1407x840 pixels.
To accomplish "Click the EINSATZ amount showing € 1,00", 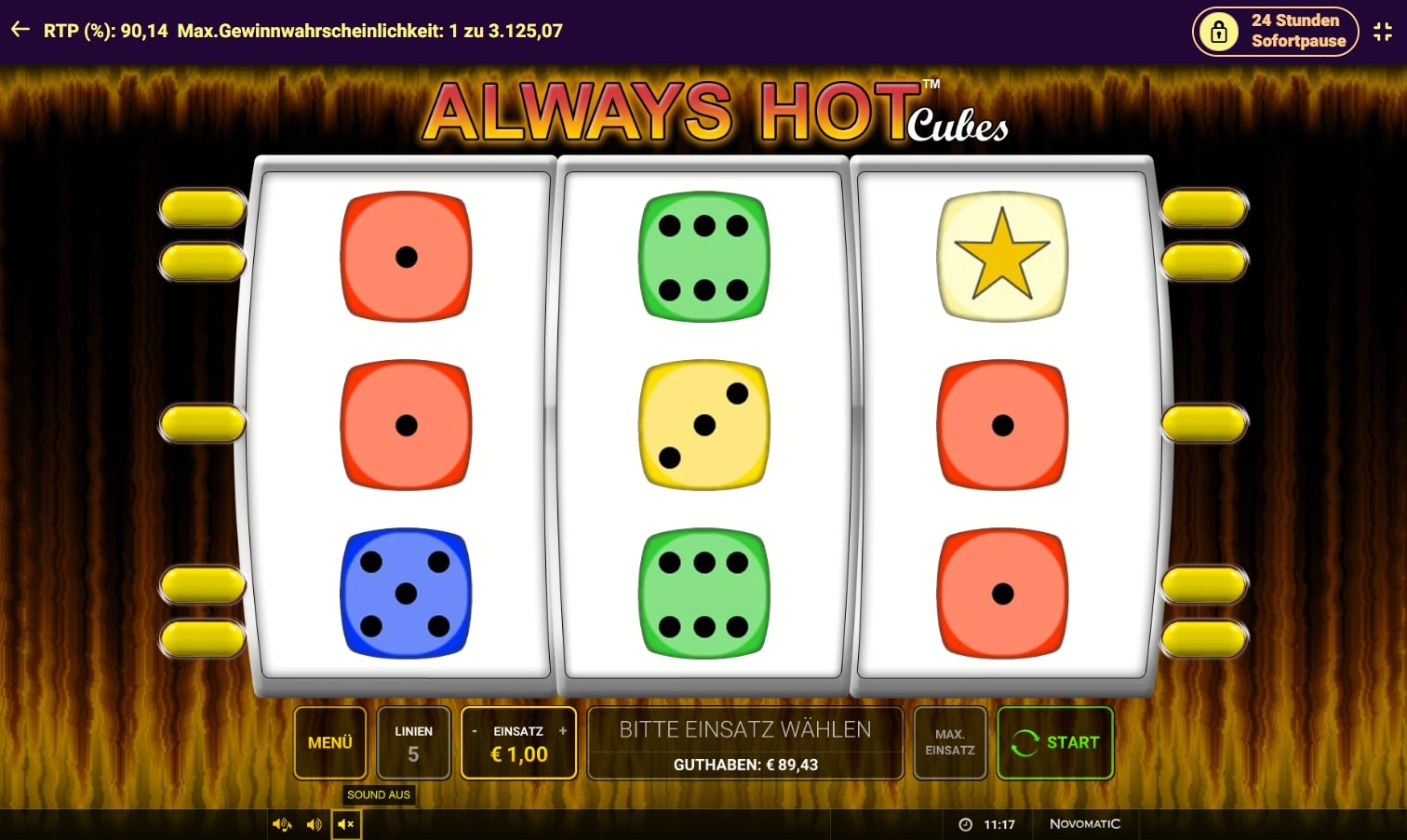I will [517, 754].
